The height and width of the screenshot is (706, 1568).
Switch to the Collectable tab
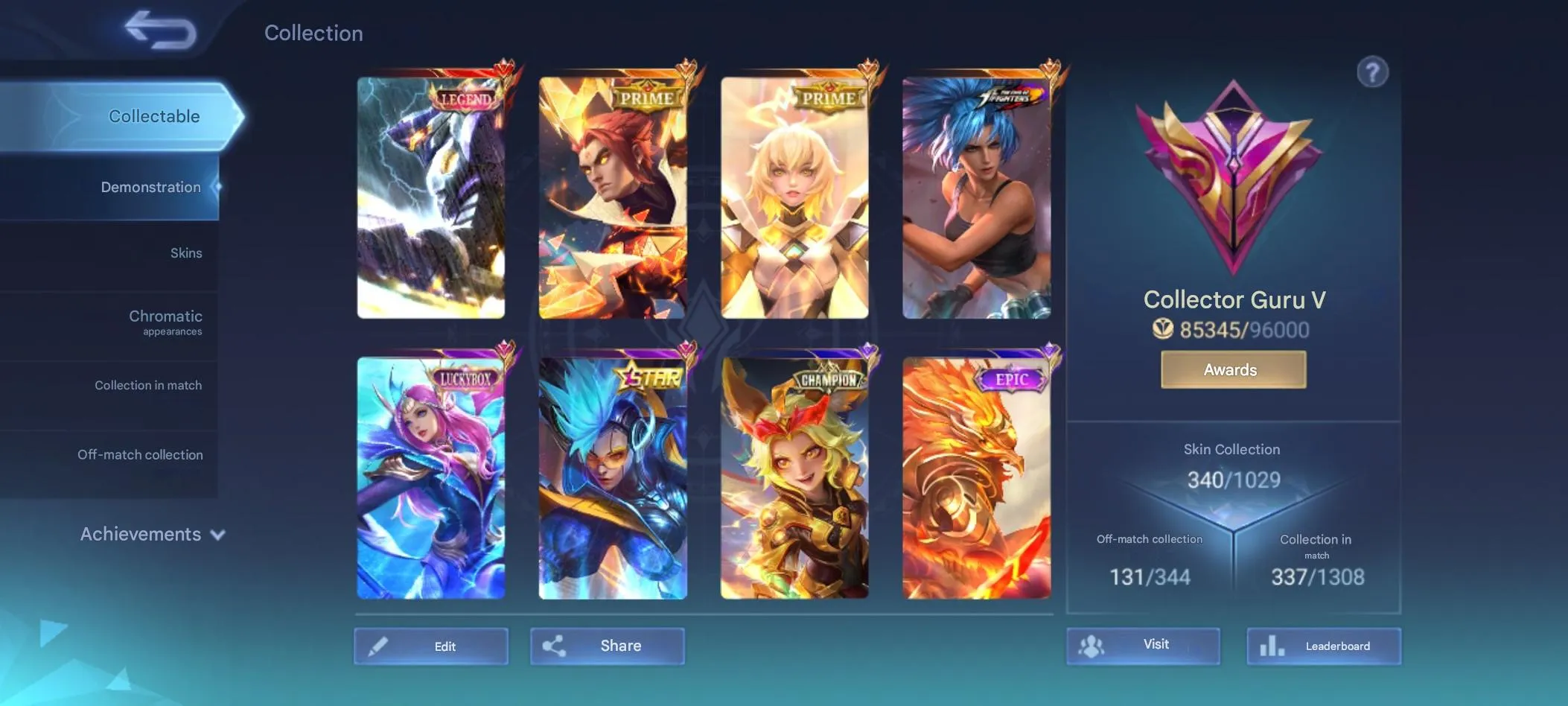click(x=153, y=116)
